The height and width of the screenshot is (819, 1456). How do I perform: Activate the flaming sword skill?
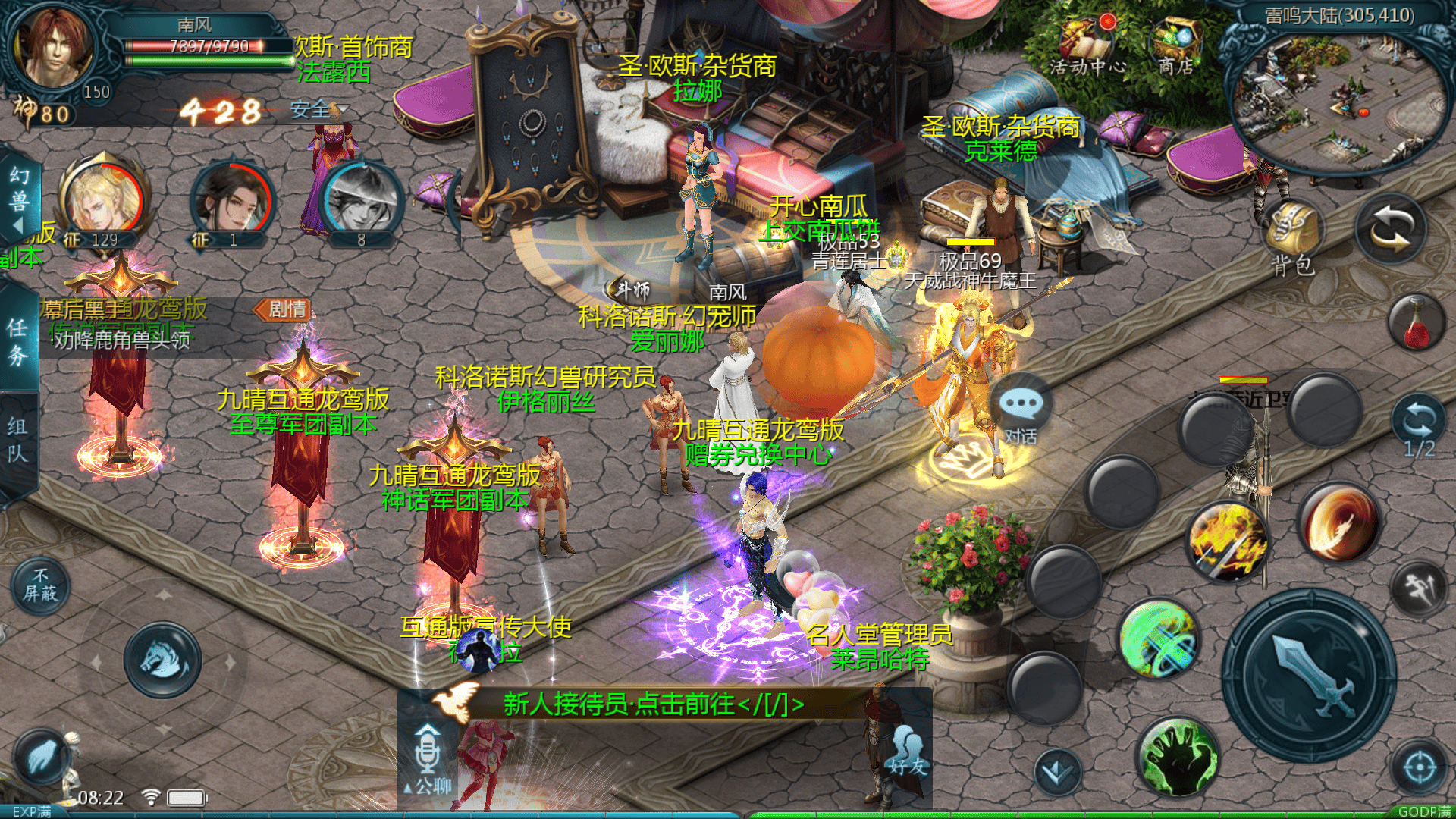1227,541
